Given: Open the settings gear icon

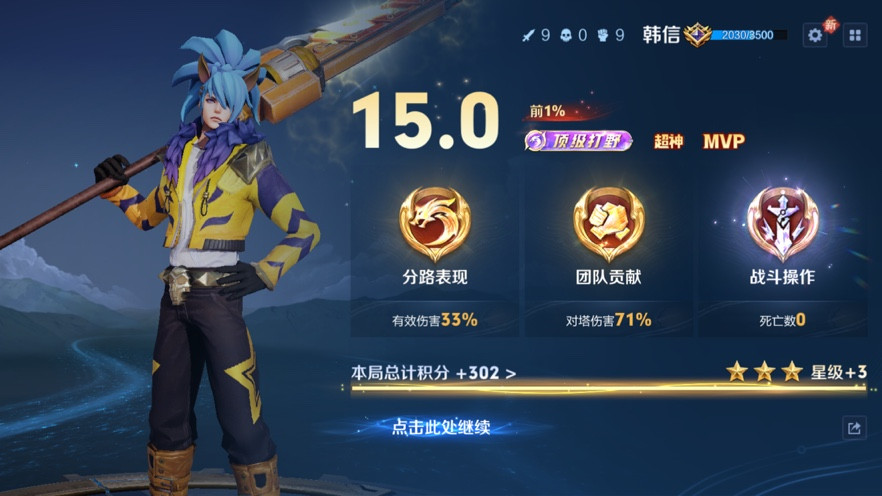Looking at the screenshot, I should click(x=815, y=35).
